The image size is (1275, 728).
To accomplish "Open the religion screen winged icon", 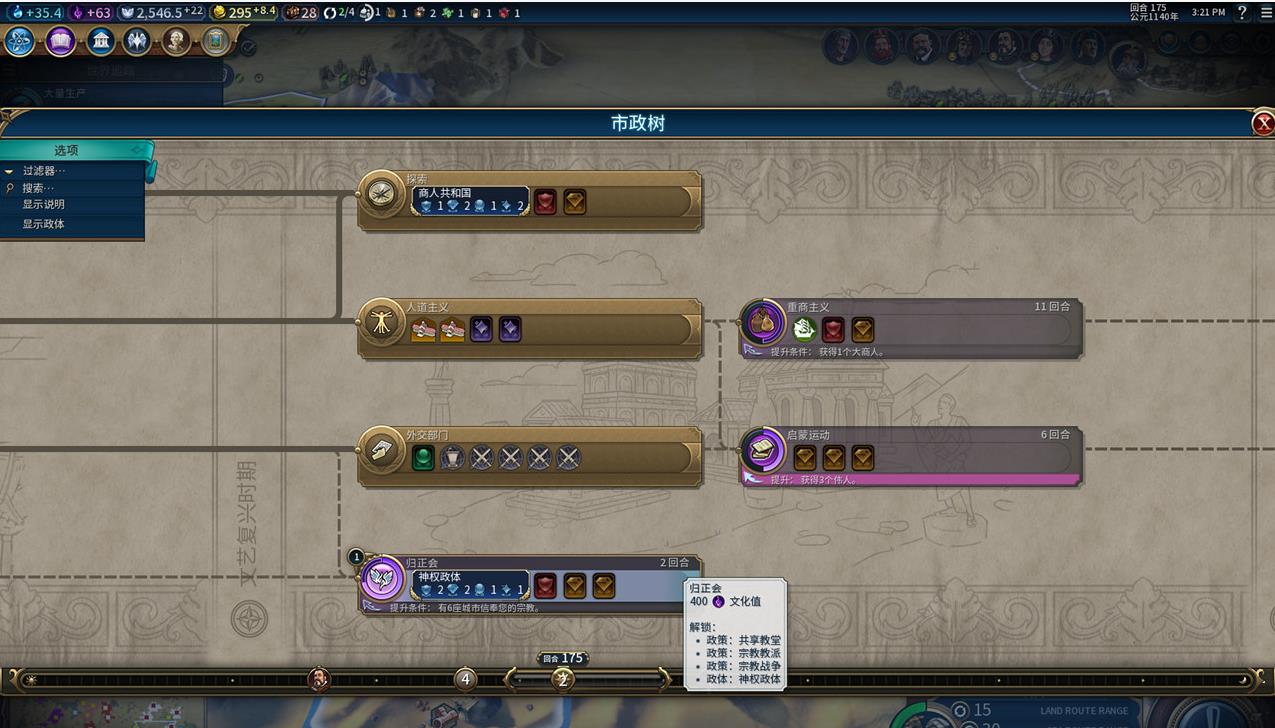I will 137,41.
